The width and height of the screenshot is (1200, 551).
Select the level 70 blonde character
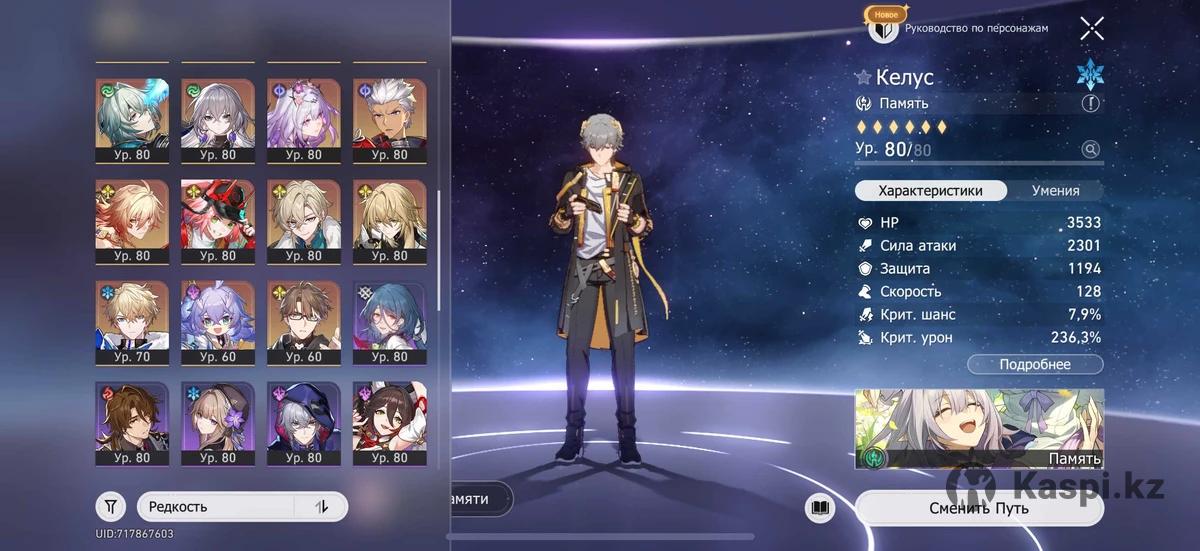click(132, 321)
